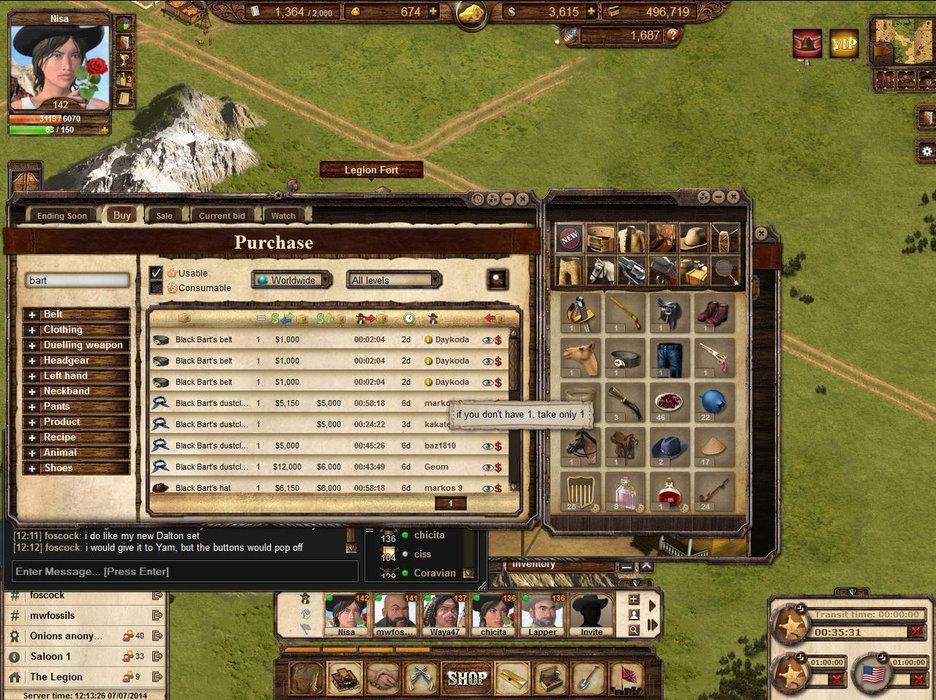Select the Invite slot in the friends bar
936x700 pixels.
tap(591, 612)
